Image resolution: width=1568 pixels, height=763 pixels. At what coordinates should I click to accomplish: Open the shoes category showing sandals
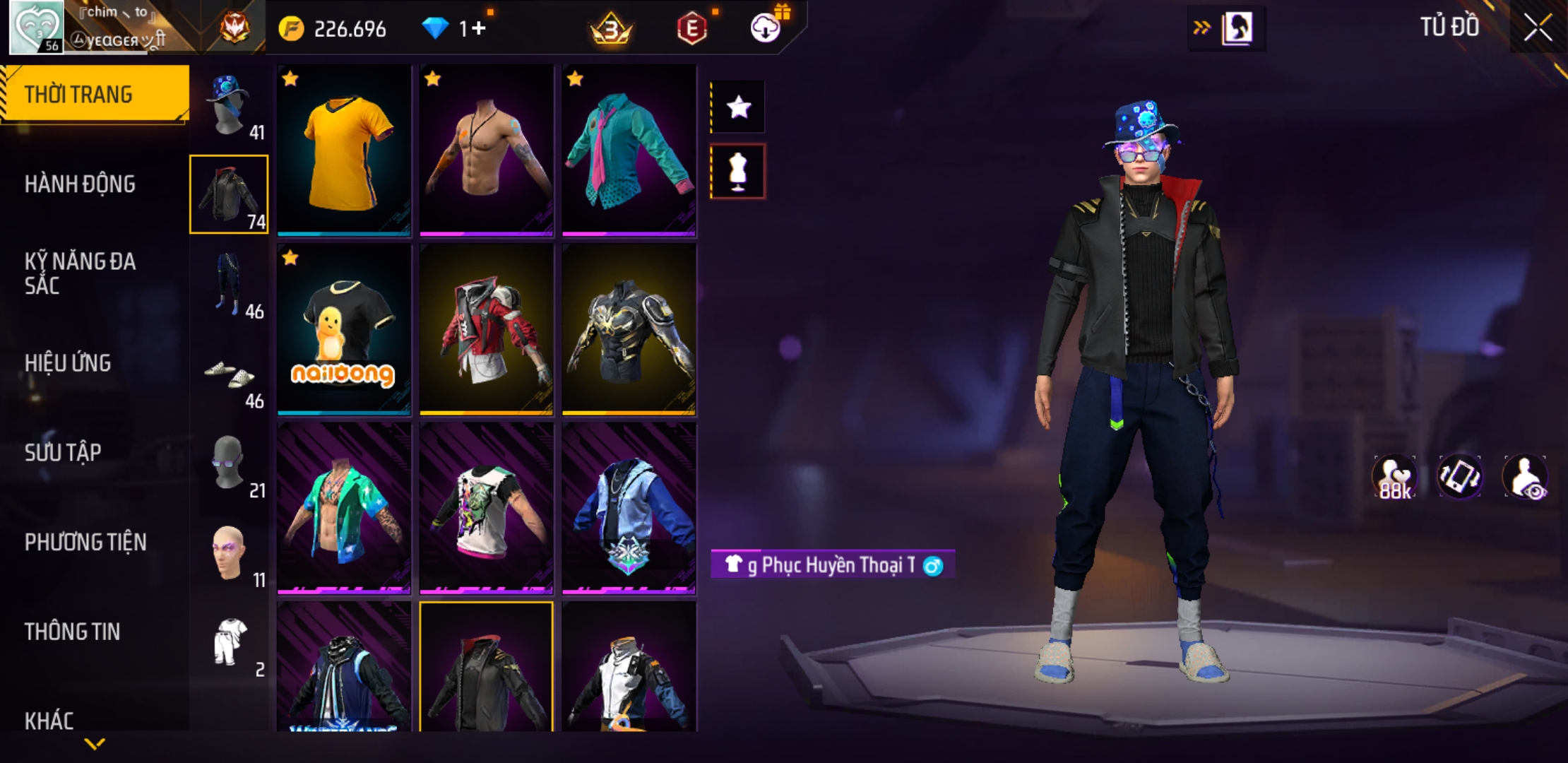pos(230,374)
